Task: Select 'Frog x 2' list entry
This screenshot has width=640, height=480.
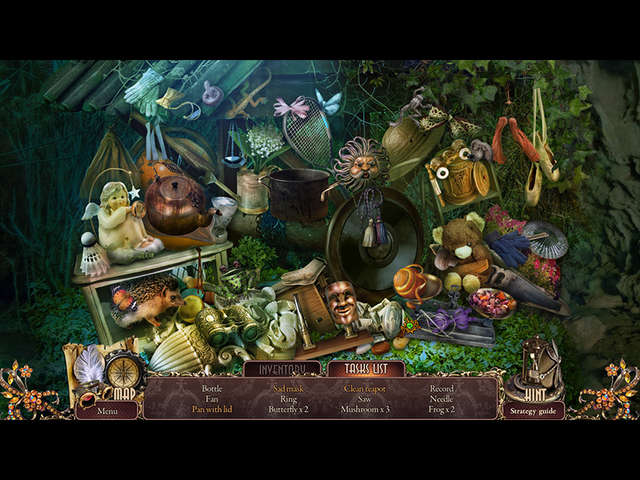Action: 441,409
